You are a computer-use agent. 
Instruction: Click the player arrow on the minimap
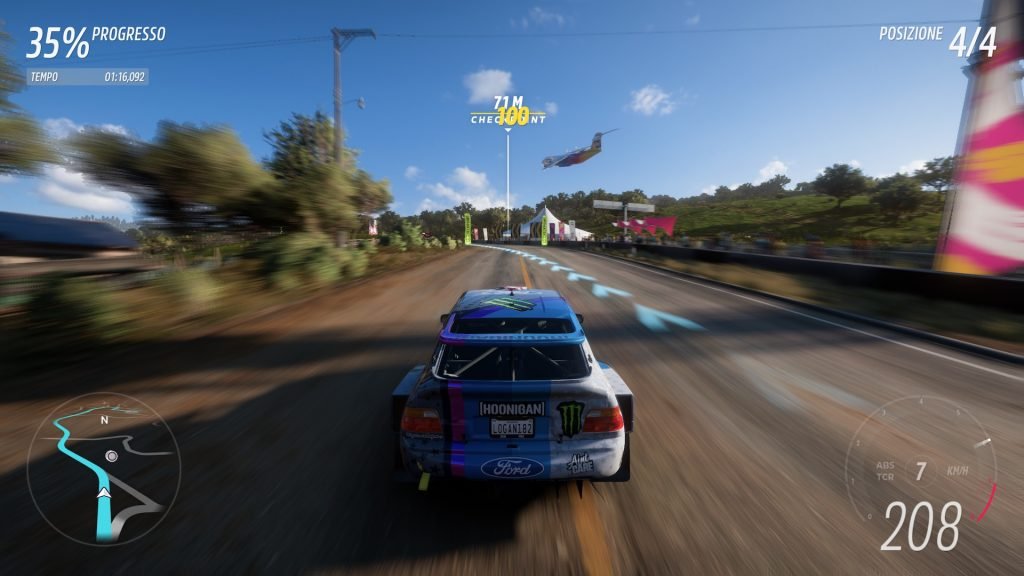click(x=103, y=492)
